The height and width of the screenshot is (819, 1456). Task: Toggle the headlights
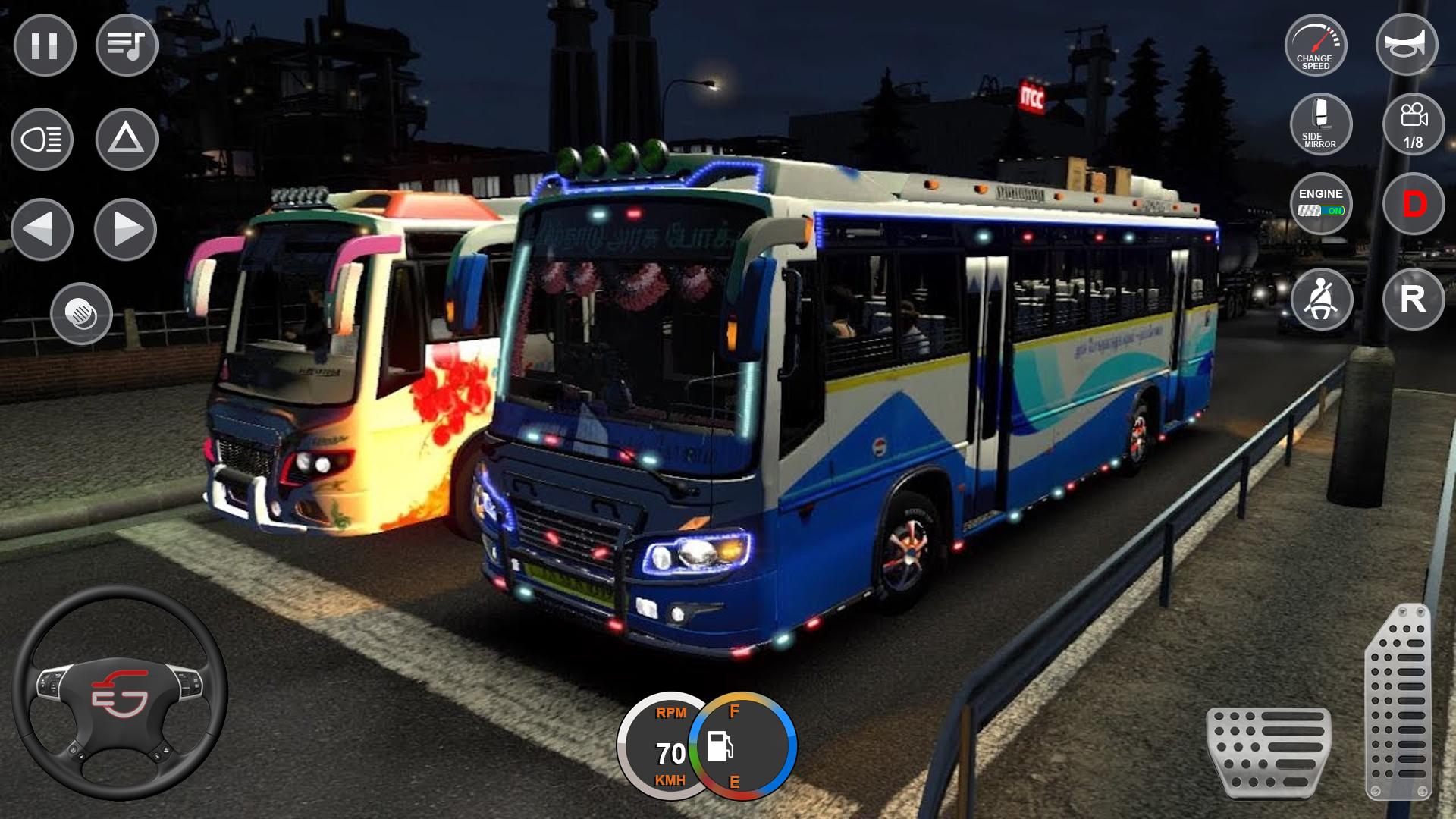coord(42,140)
